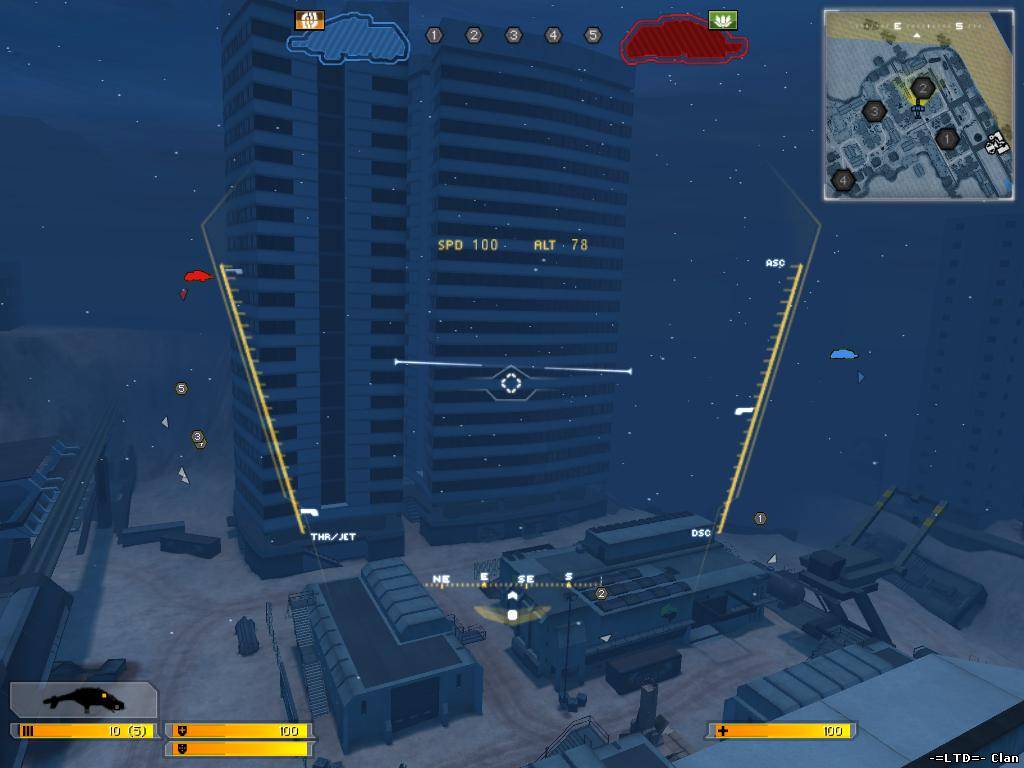Select control point 2 marker on the minimap
The width and height of the screenshot is (1024, 768).
coord(923,88)
